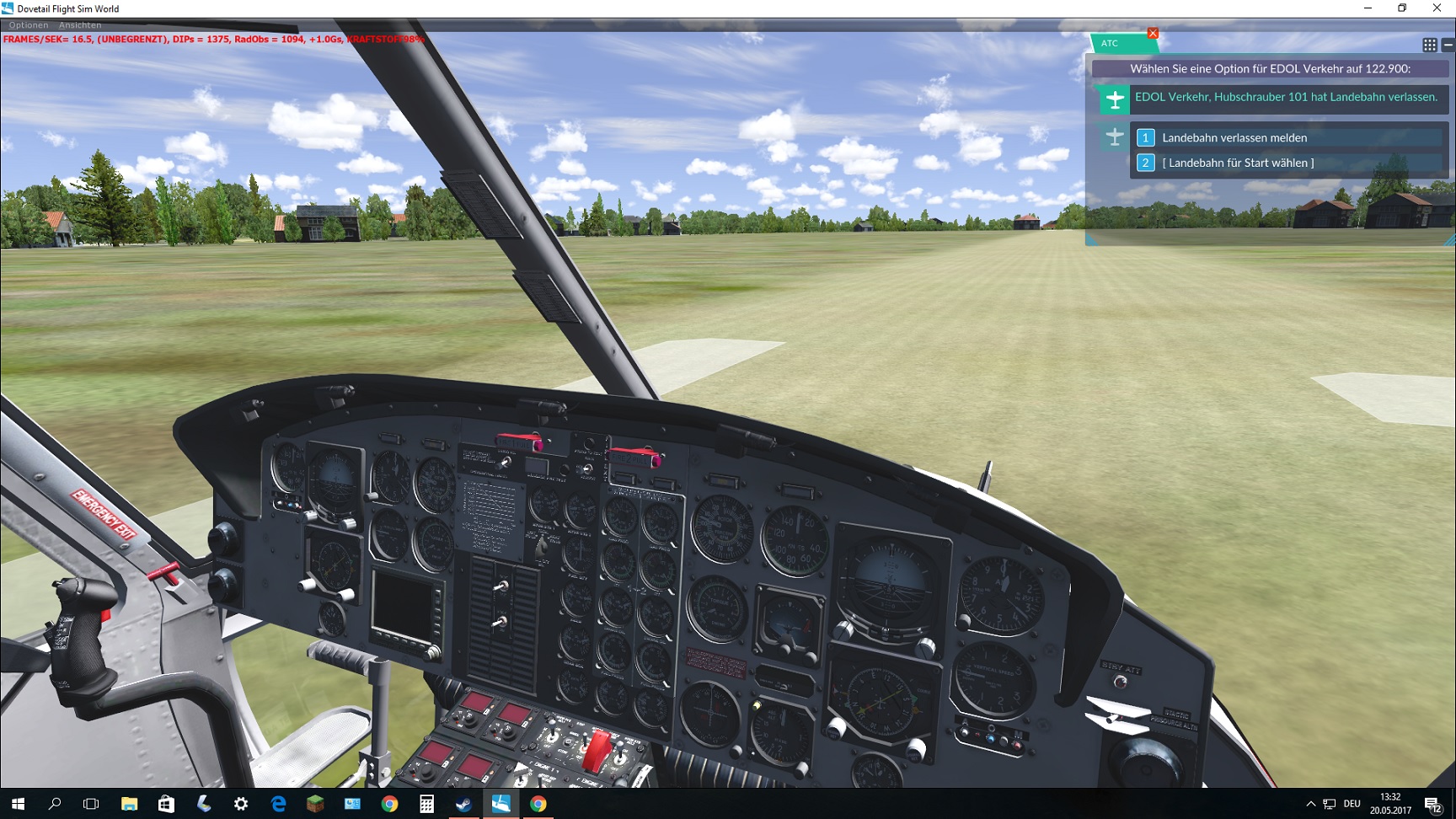Select the green ATC tab

[x=1111, y=43]
